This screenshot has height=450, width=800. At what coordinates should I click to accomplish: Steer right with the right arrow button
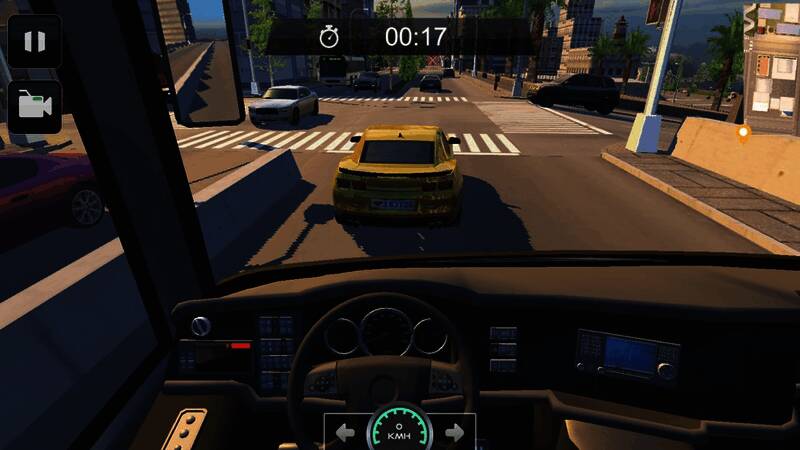454,432
